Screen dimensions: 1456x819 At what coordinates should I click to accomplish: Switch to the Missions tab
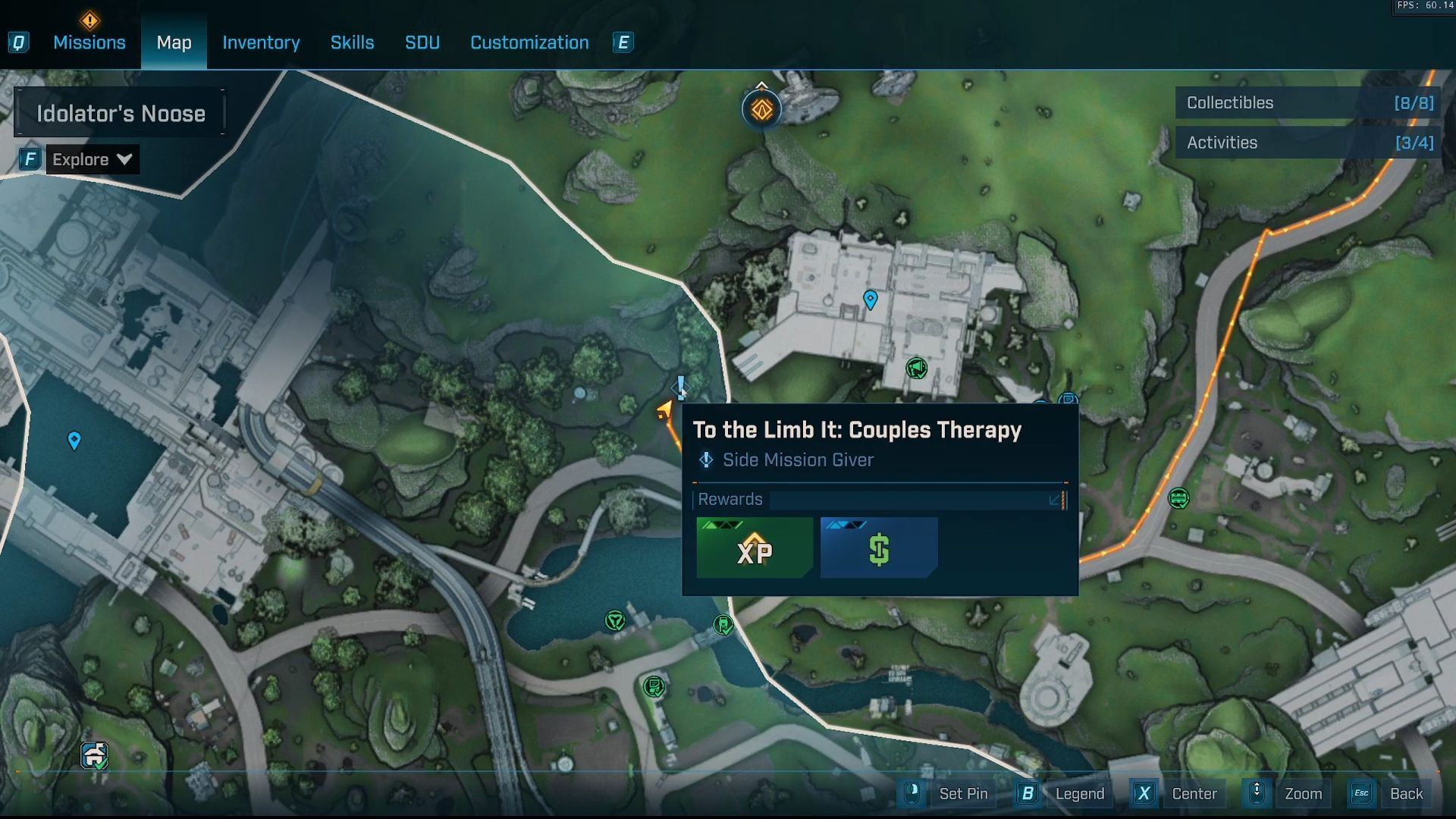[x=89, y=42]
